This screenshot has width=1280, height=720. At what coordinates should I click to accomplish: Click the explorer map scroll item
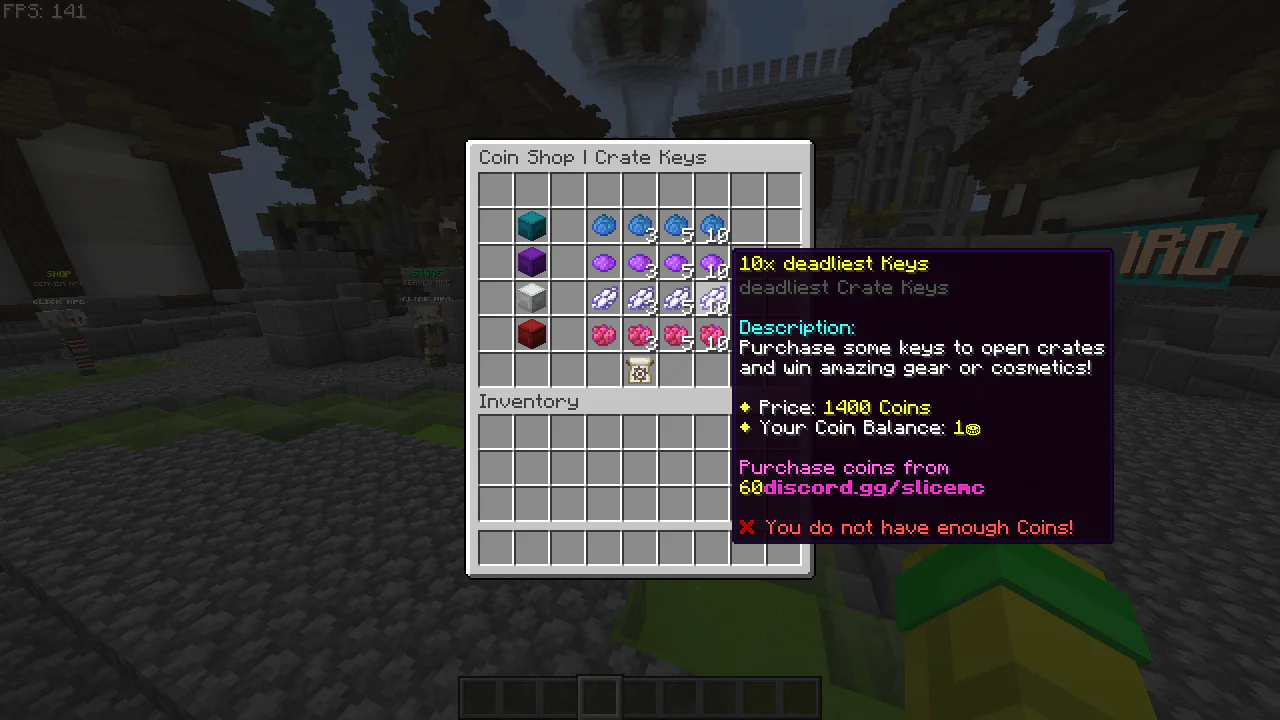[x=639, y=370]
